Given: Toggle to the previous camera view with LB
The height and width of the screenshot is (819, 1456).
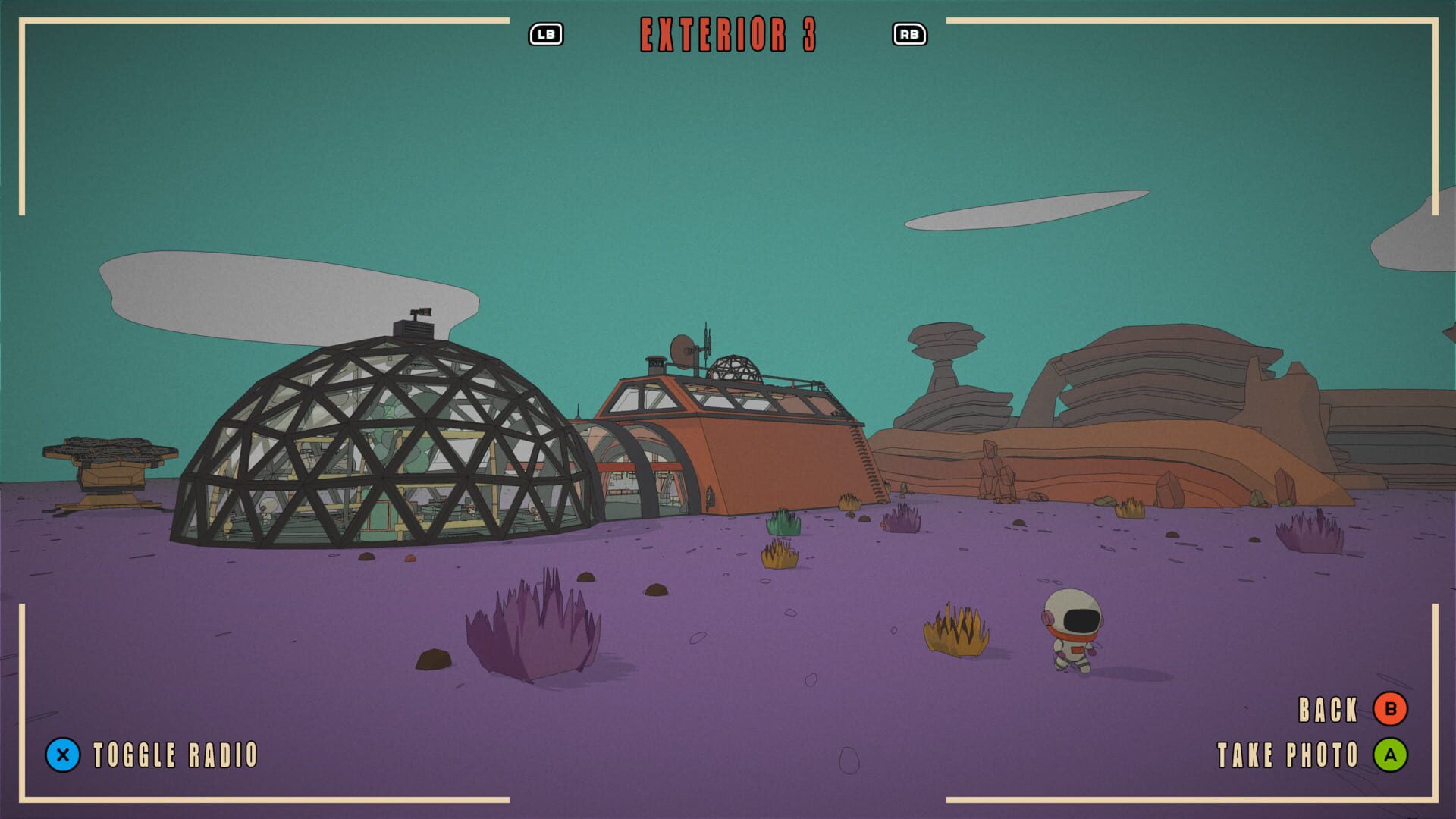Looking at the screenshot, I should (548, 33).
